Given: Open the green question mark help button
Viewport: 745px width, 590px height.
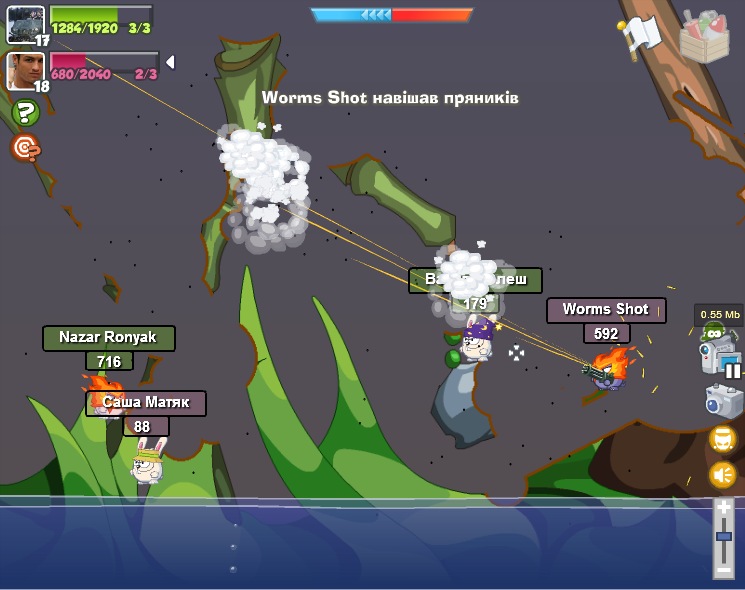Looking at the screenshot, I should [x=25, y=113].
